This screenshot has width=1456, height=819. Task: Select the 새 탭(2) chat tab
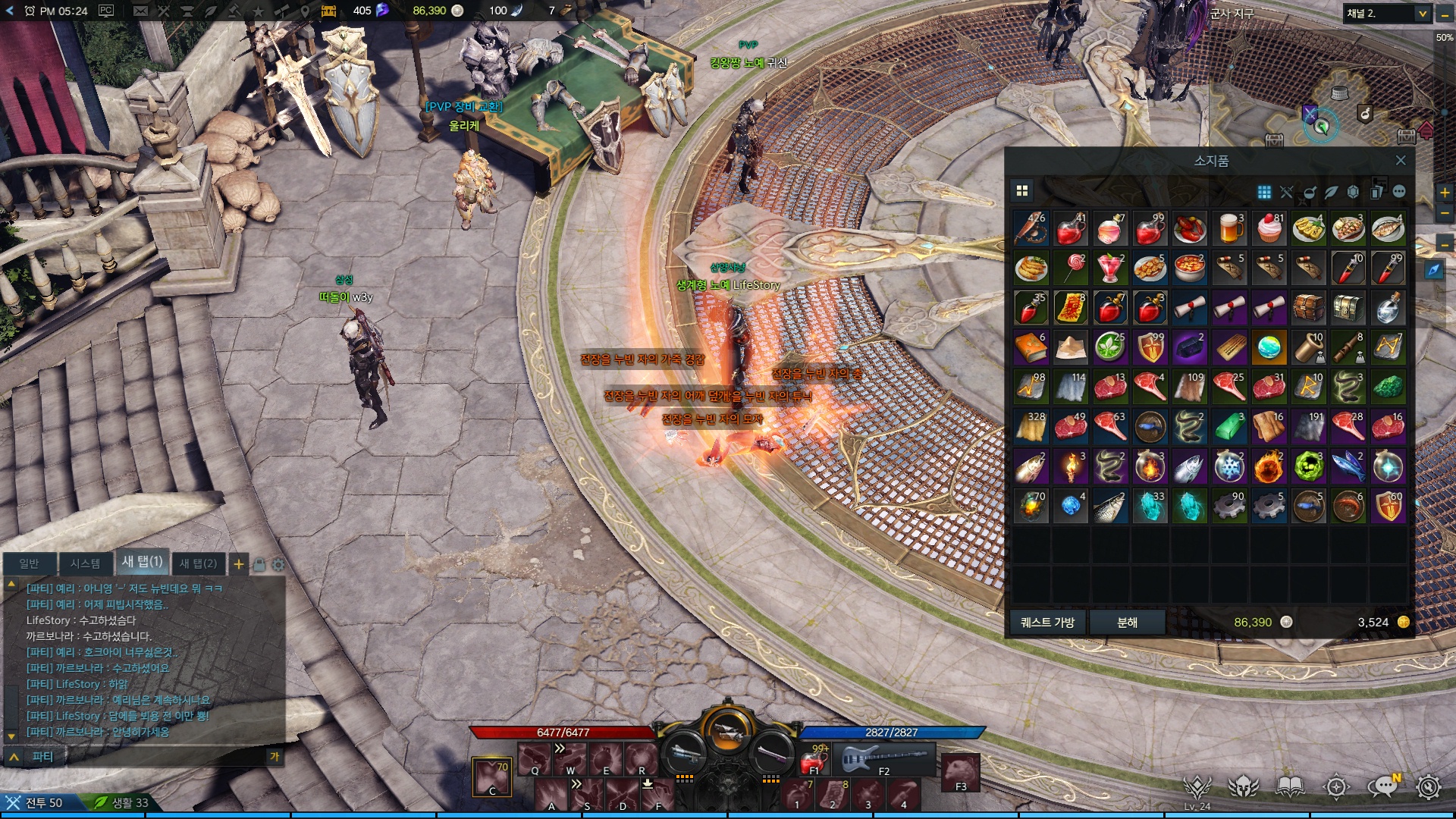click(198, 563)
